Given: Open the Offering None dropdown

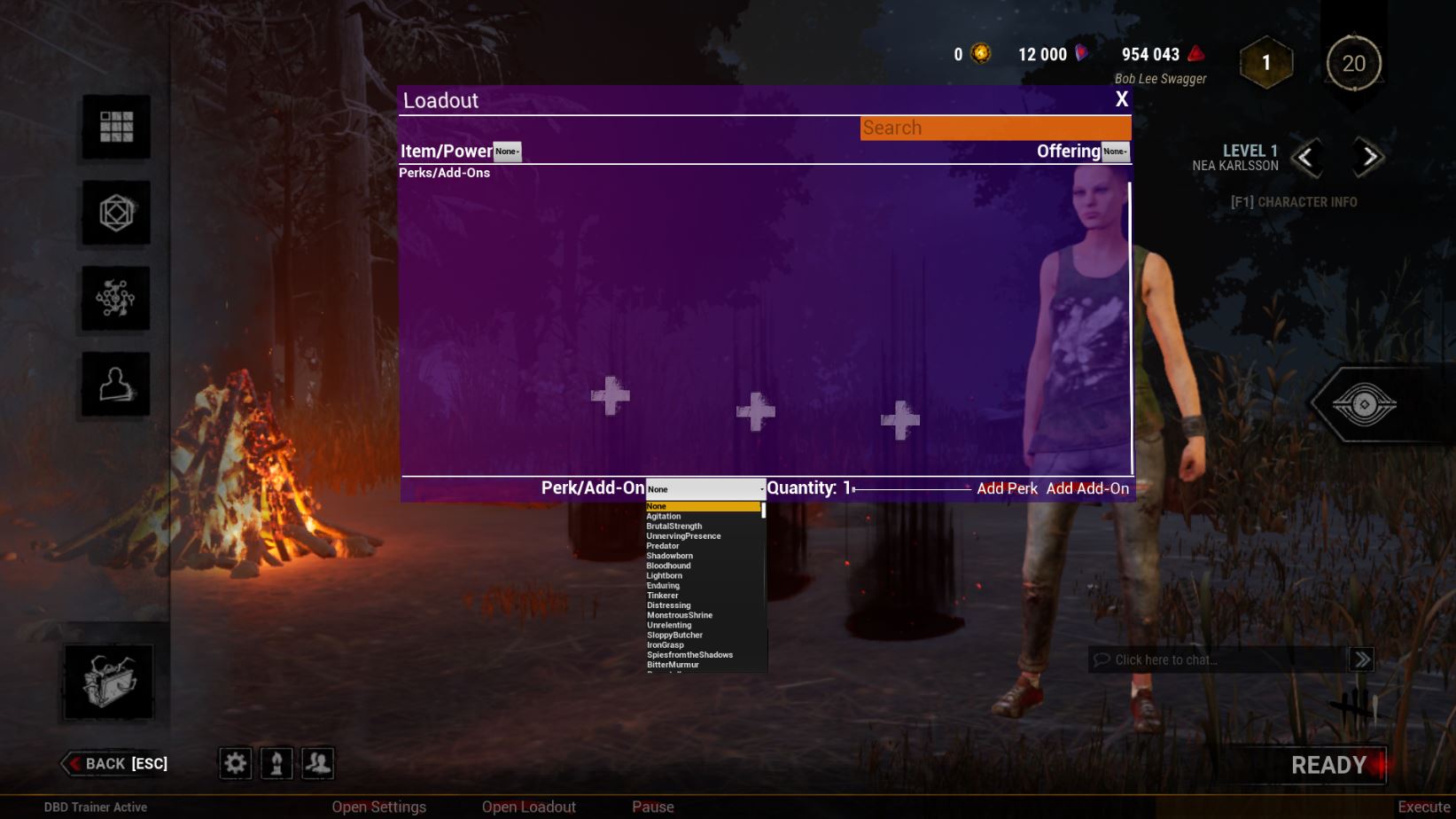Looking at the screenshot, I should (x=1115, y=152).
